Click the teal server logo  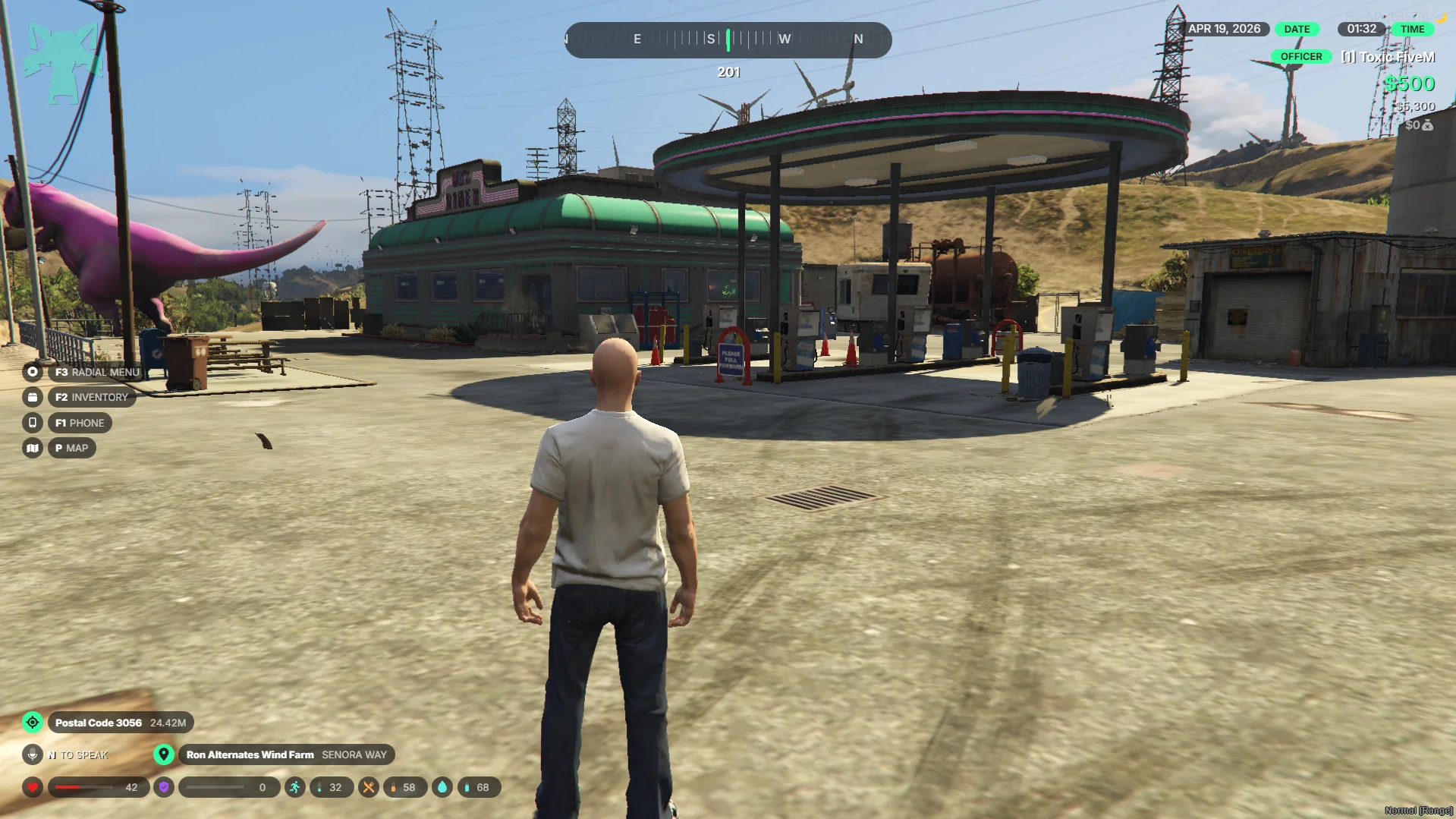[62, 62]
